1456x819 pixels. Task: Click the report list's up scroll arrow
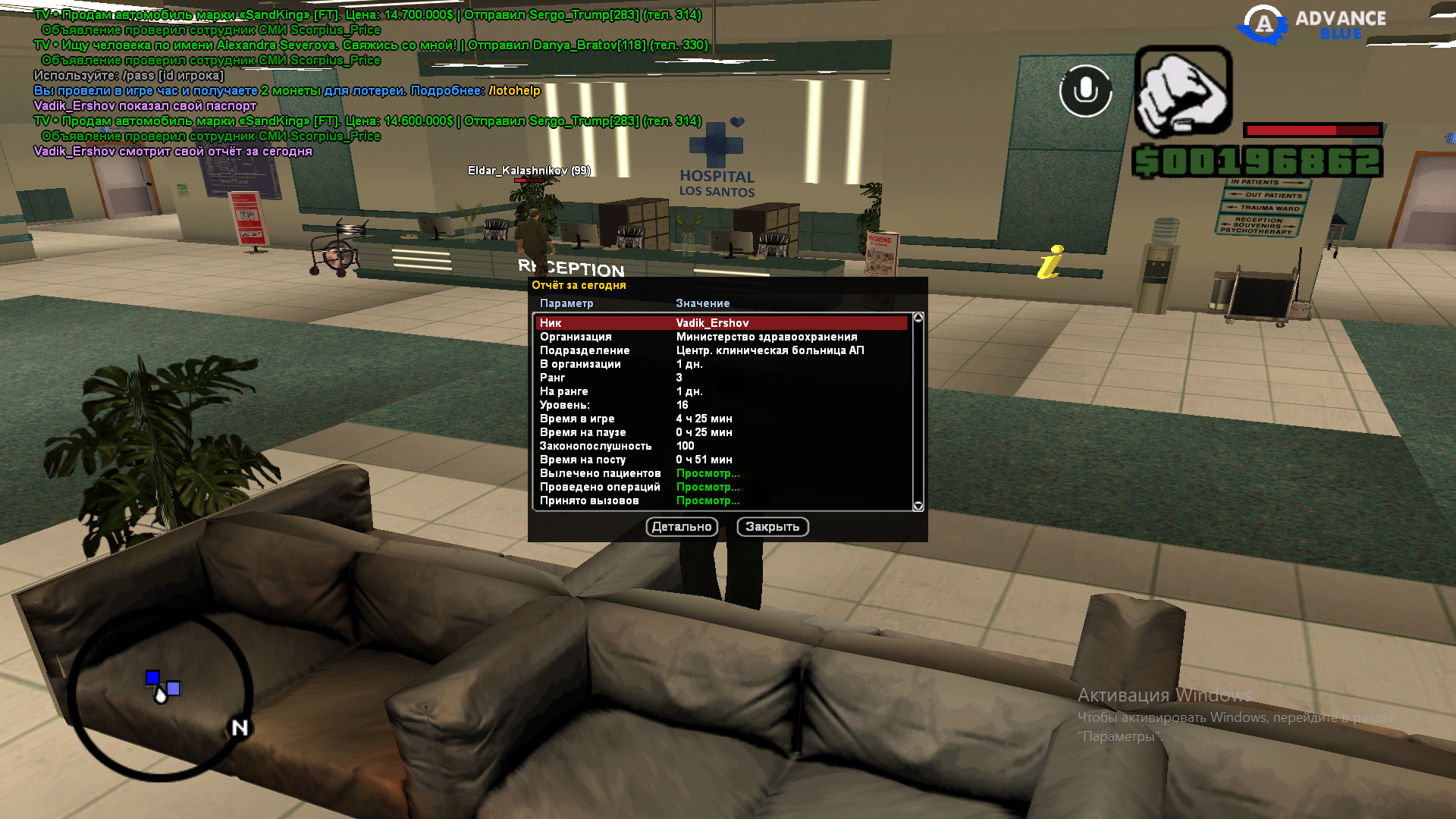[918, 318]
